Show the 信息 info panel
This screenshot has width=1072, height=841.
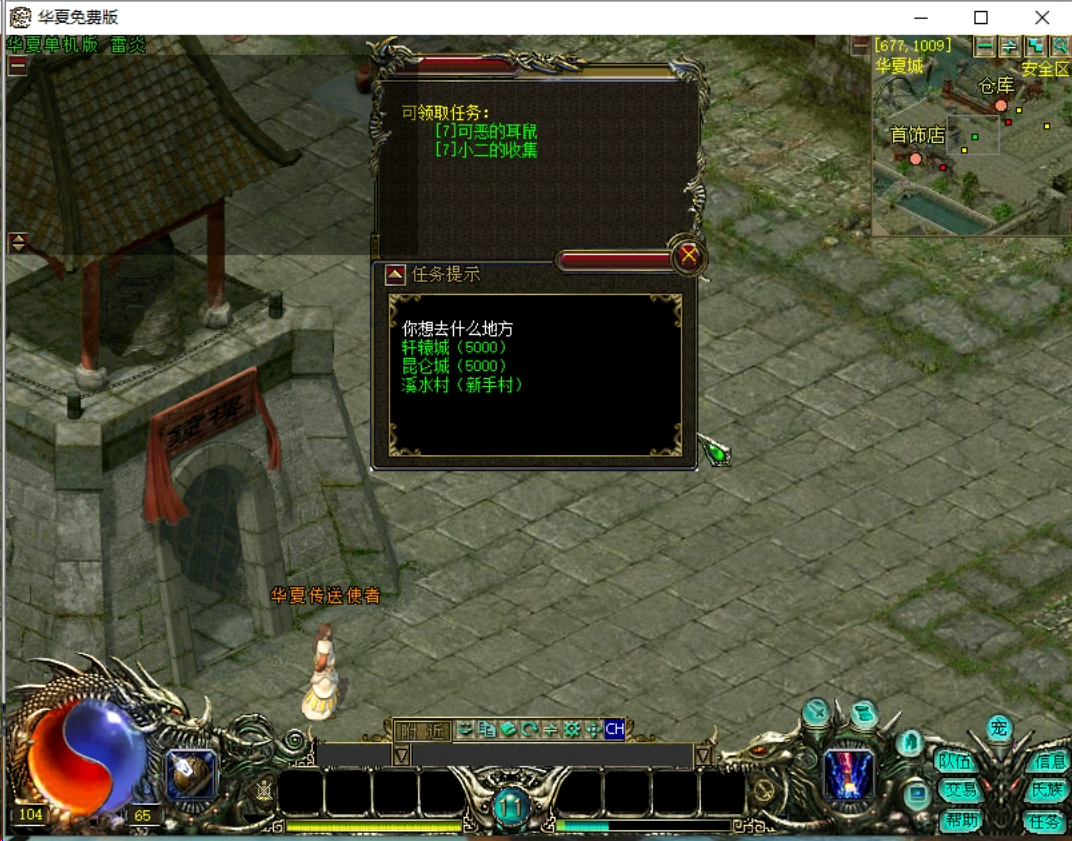coord(1050,761)
